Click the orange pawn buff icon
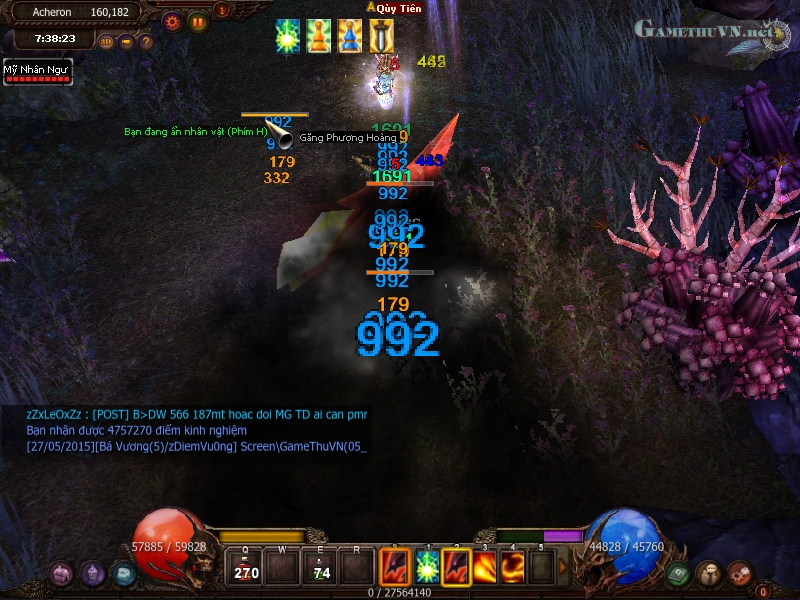800x600 pixels. click(319, 36)
